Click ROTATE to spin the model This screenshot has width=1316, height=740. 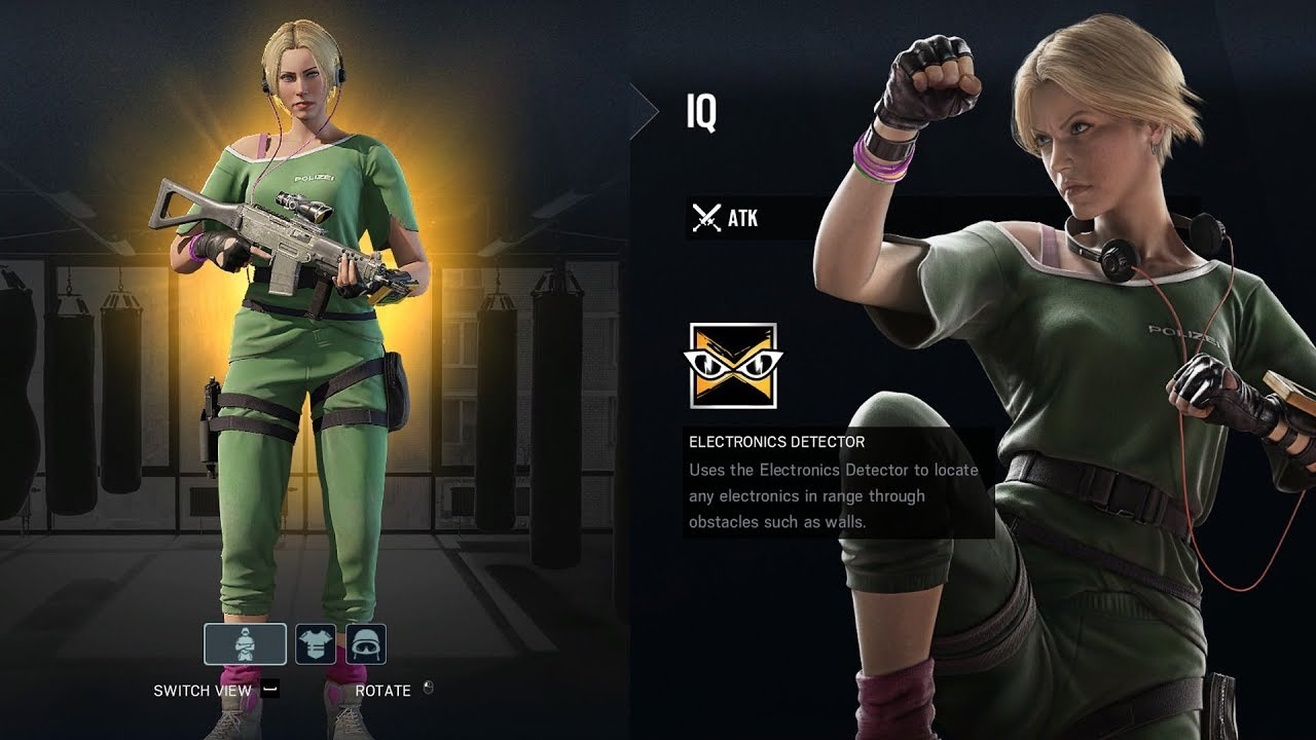382,689
